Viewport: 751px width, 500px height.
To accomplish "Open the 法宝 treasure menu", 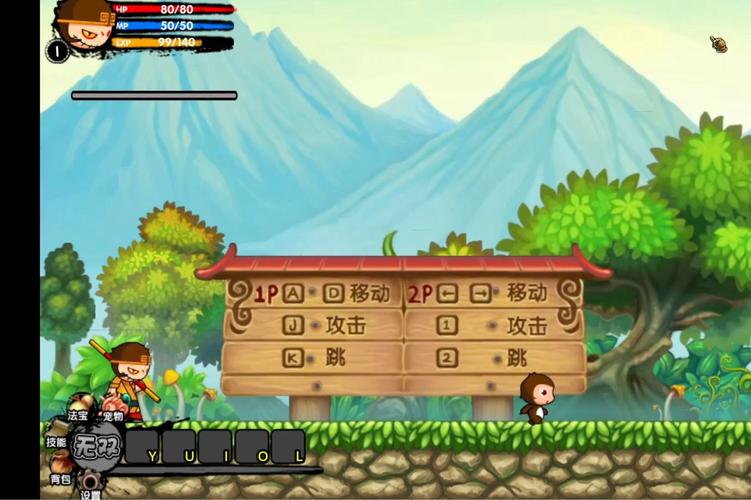I will [78, 415].
